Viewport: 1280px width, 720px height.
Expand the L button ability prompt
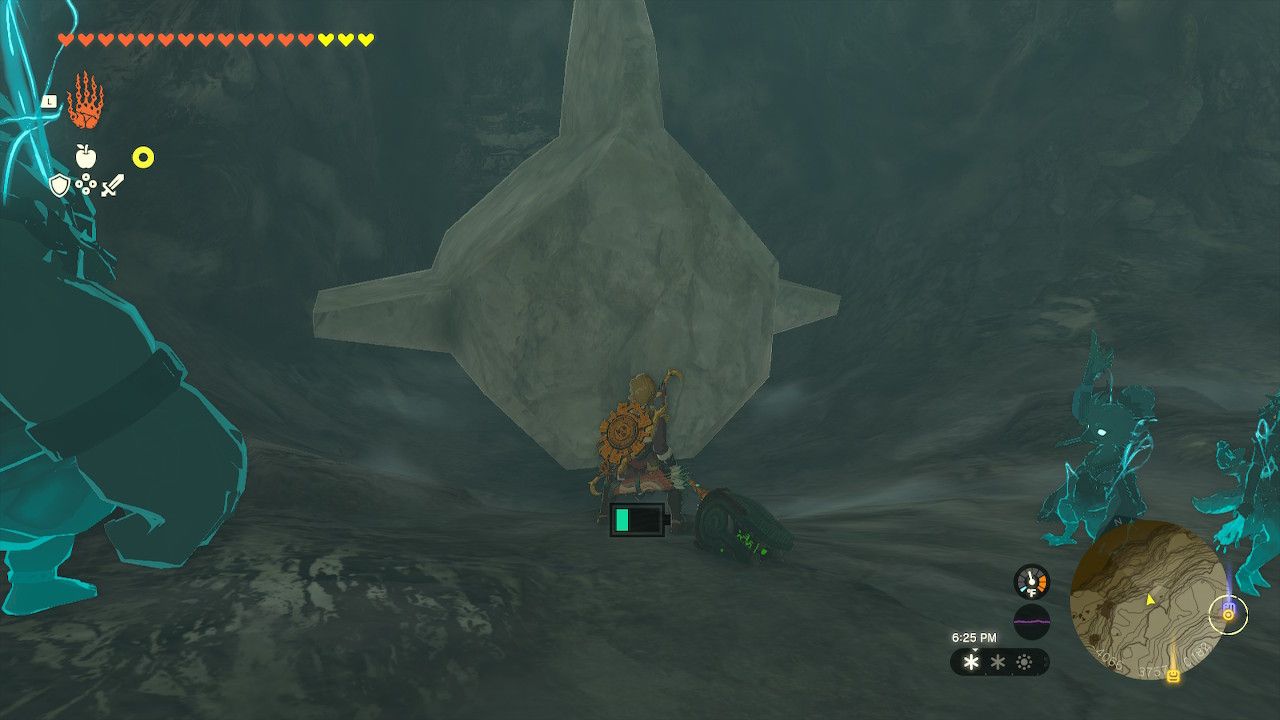click(x=50, y=101)
